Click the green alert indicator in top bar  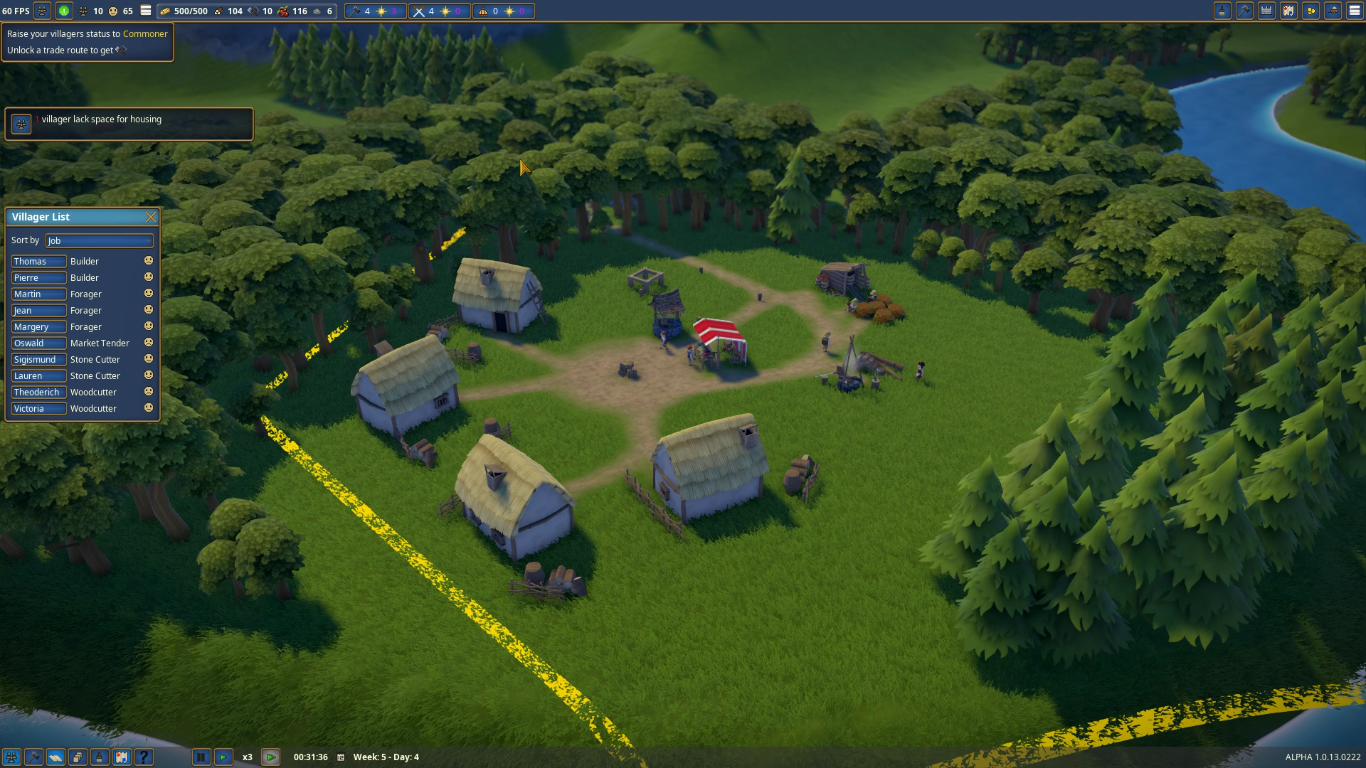pos(64,11)
